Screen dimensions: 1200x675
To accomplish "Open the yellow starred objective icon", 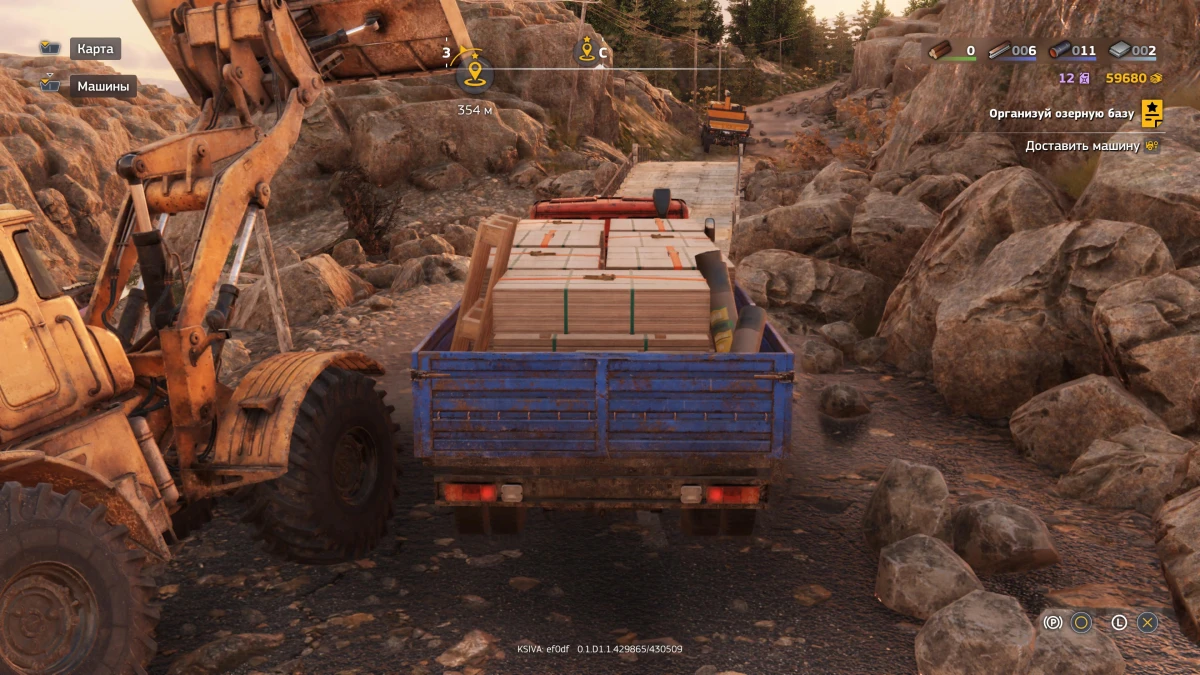I will [x=1152, y=113].
